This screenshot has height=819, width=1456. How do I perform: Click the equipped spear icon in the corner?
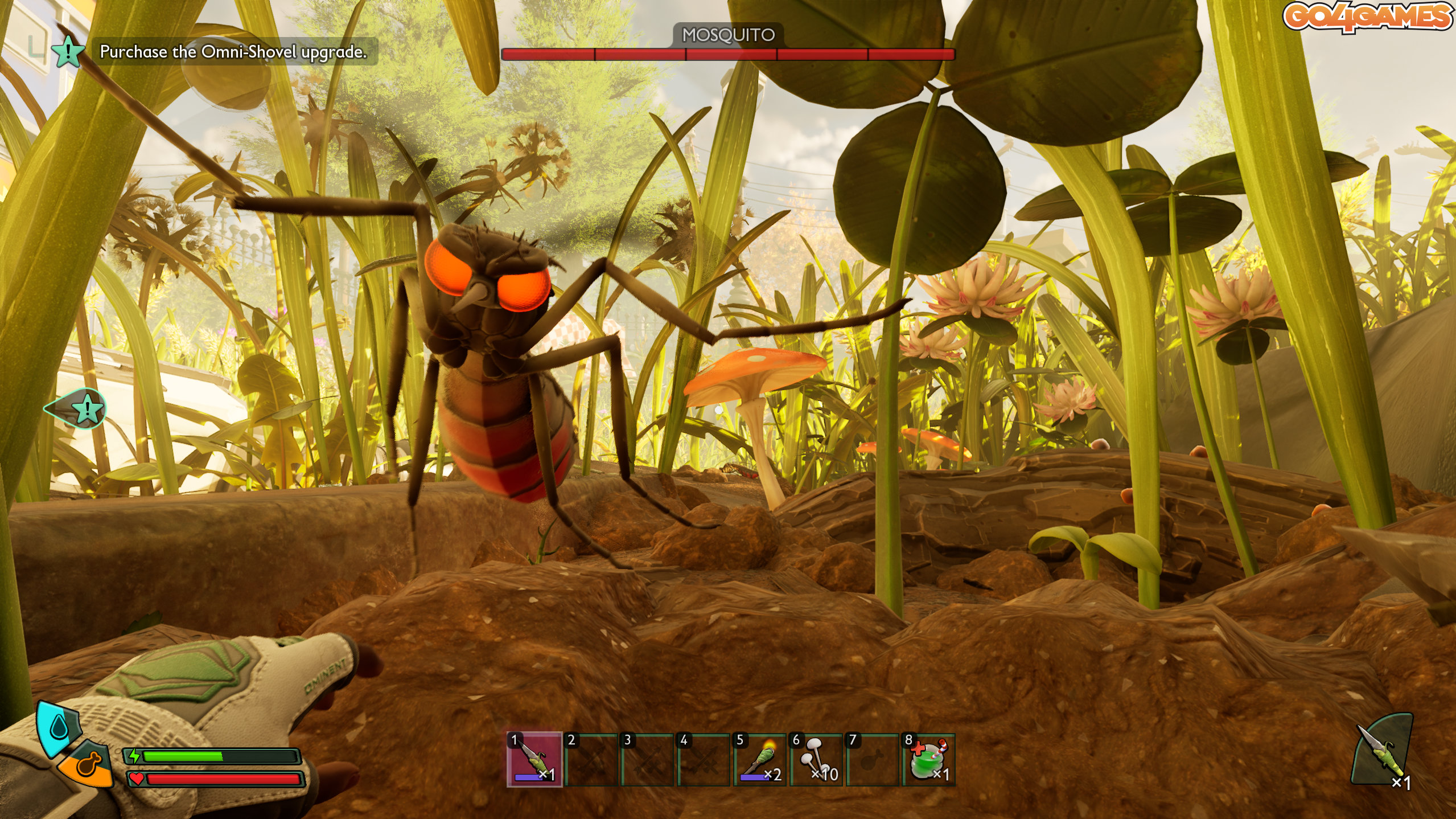point(1382,751)
